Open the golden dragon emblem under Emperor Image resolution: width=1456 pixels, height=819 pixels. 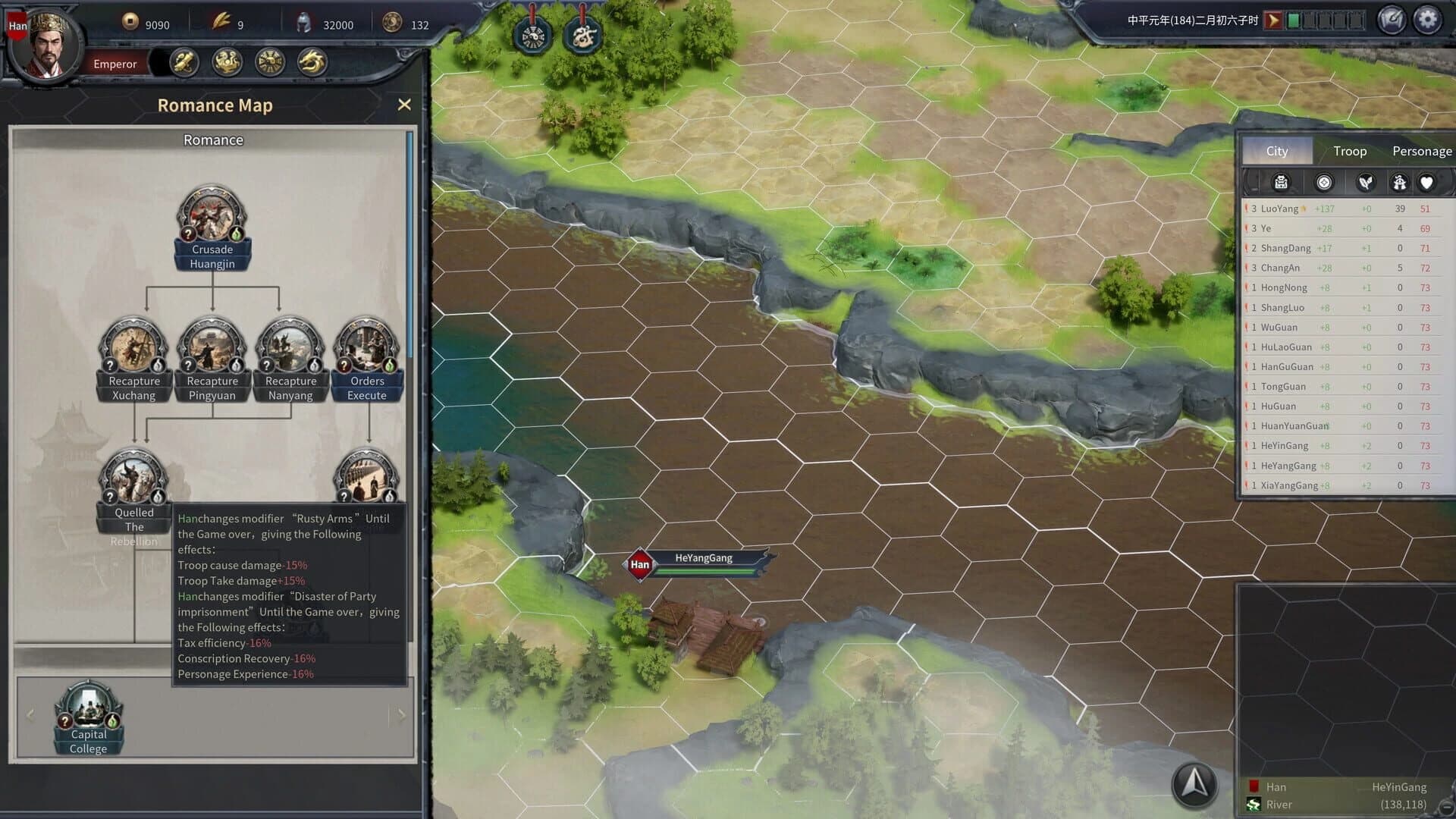311,64
